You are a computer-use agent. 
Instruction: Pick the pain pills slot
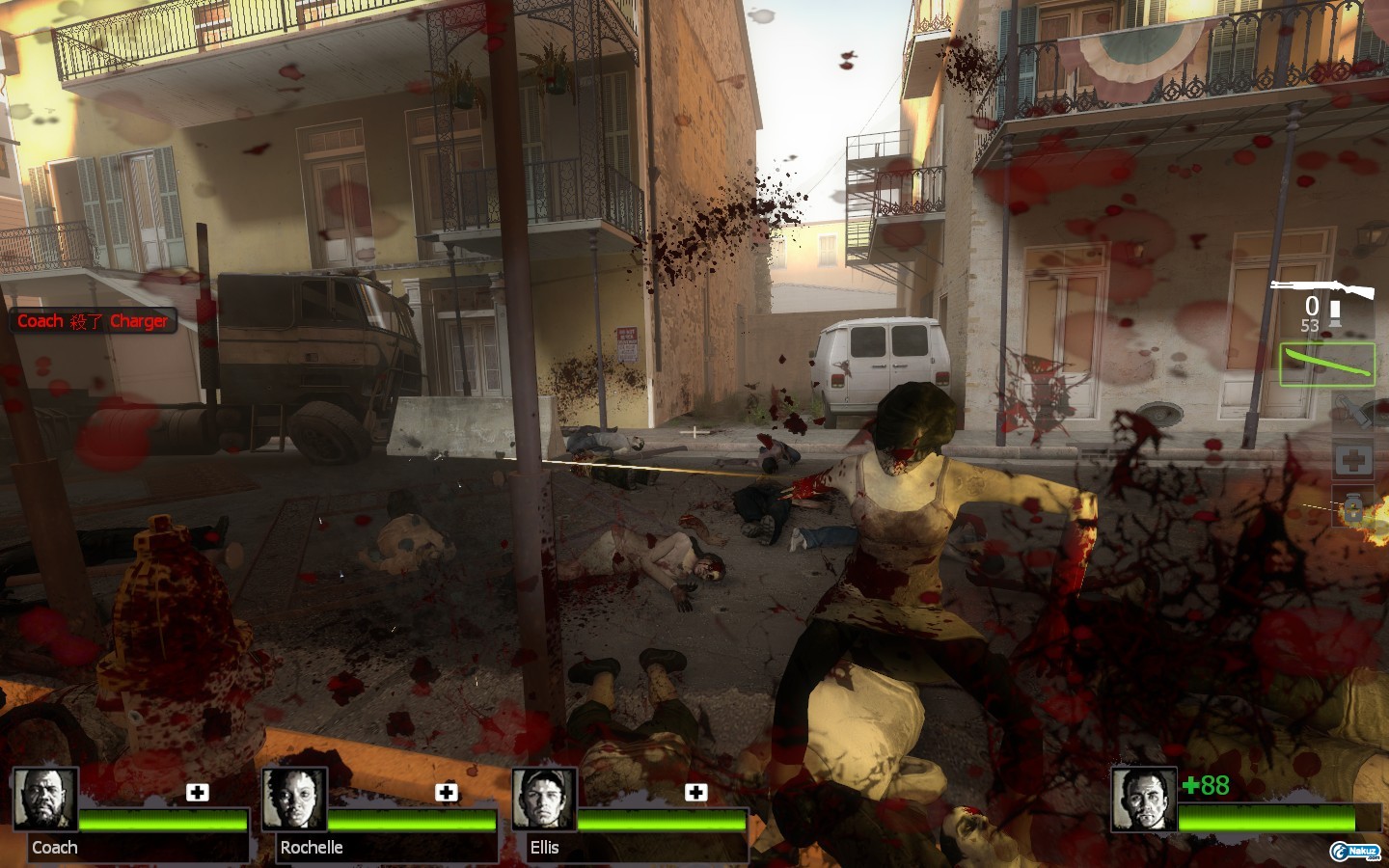click(1353, 508)
